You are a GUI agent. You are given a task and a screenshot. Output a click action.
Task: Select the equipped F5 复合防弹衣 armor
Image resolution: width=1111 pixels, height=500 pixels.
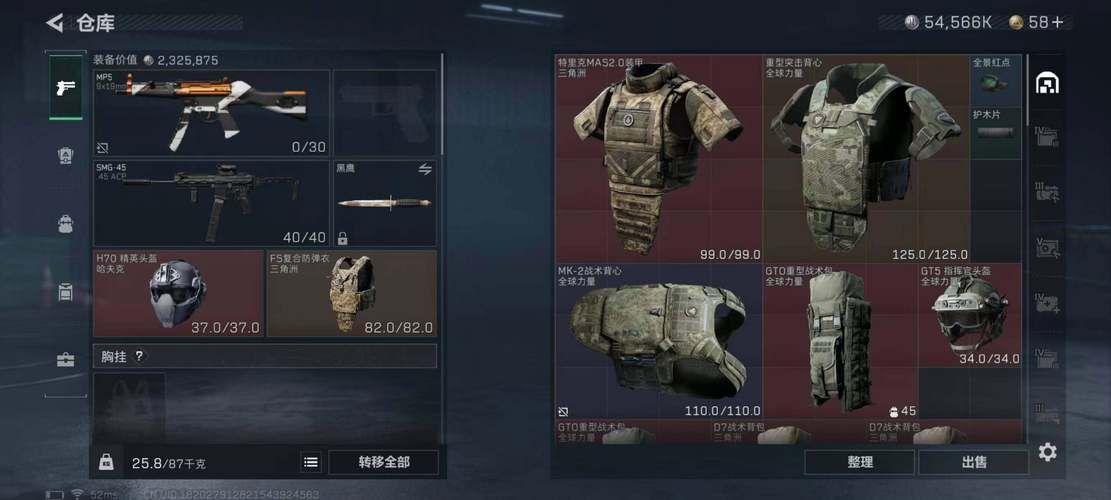pos(351,293)
